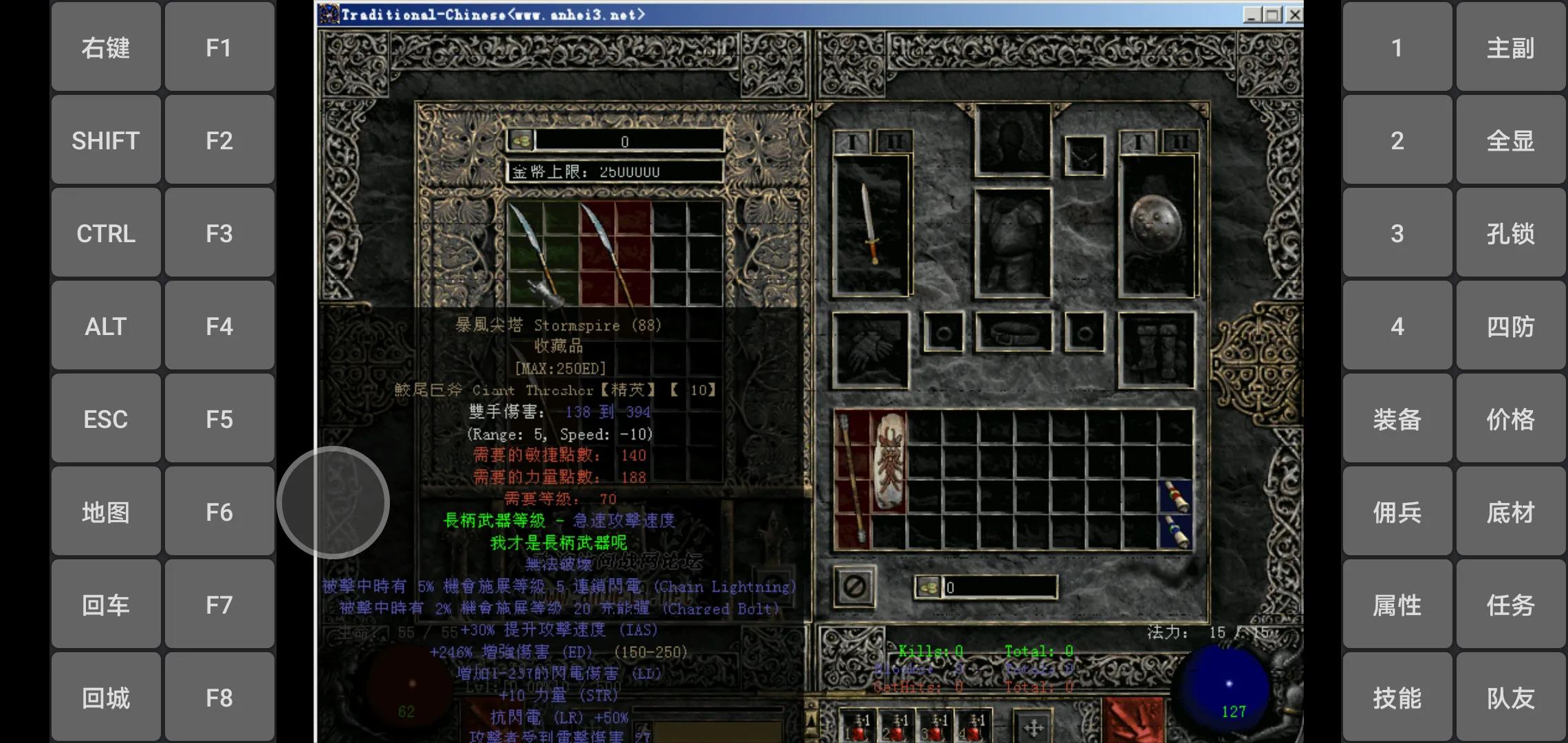Image resolution: width=1568 pixels, height=743 pixels.
Task: Minimize the game window
Action: click(x=1252, y=14)
